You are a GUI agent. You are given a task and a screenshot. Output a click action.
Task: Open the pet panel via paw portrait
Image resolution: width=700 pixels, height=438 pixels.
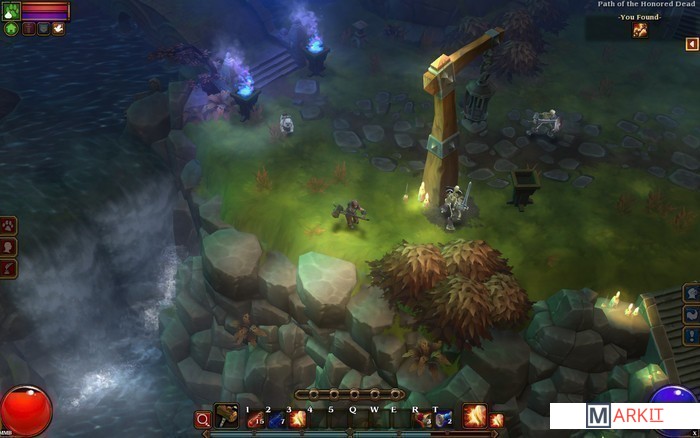tap(11, 10)
